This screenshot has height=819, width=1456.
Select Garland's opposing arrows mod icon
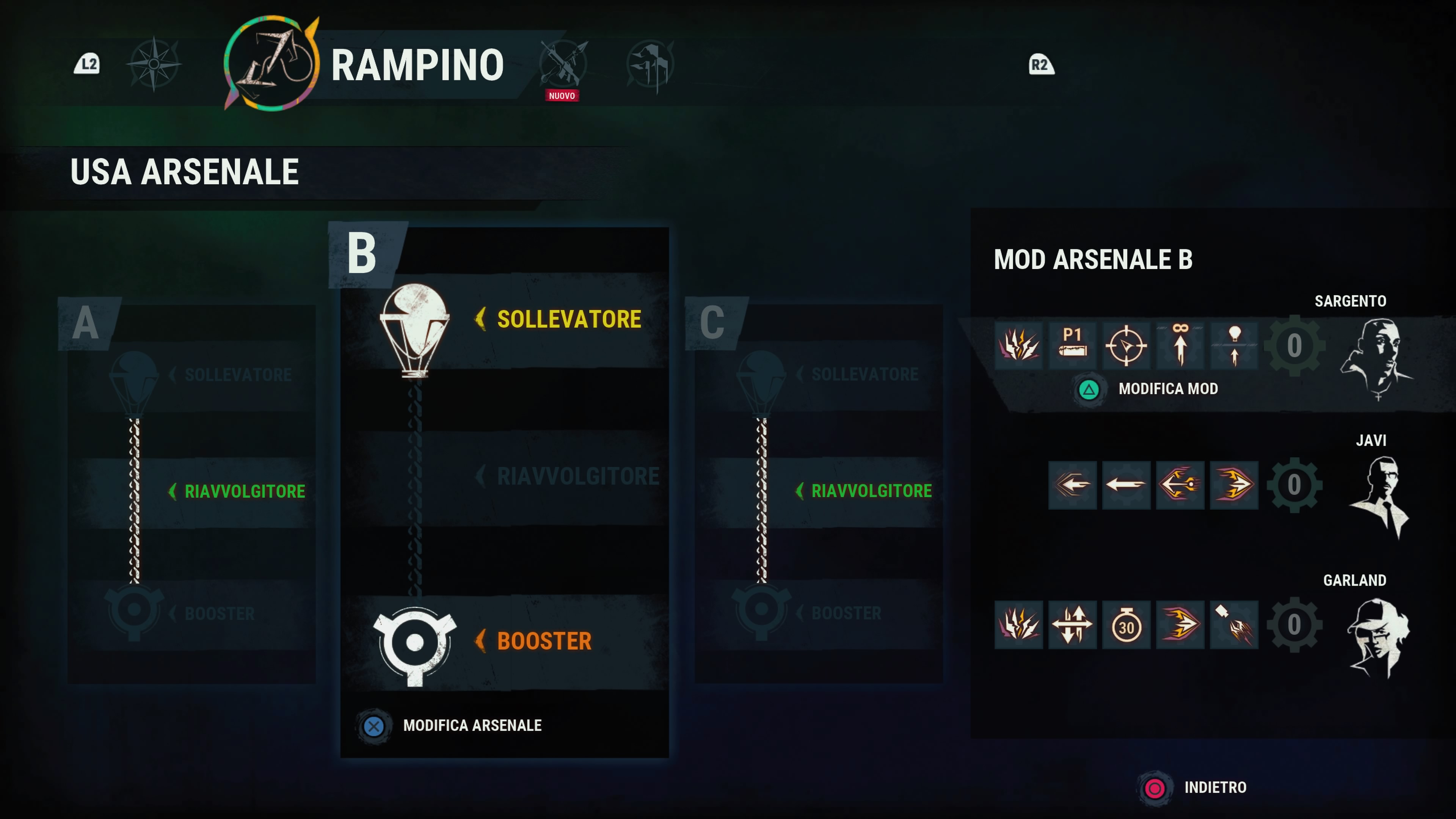[1072, 625]
